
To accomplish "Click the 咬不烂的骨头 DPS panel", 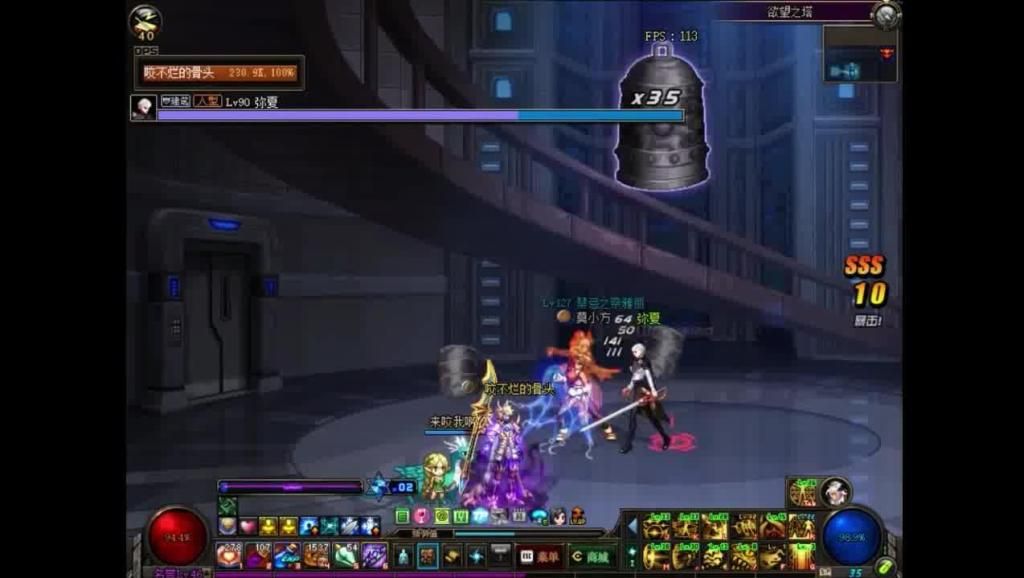I will [x=220, y=73].
